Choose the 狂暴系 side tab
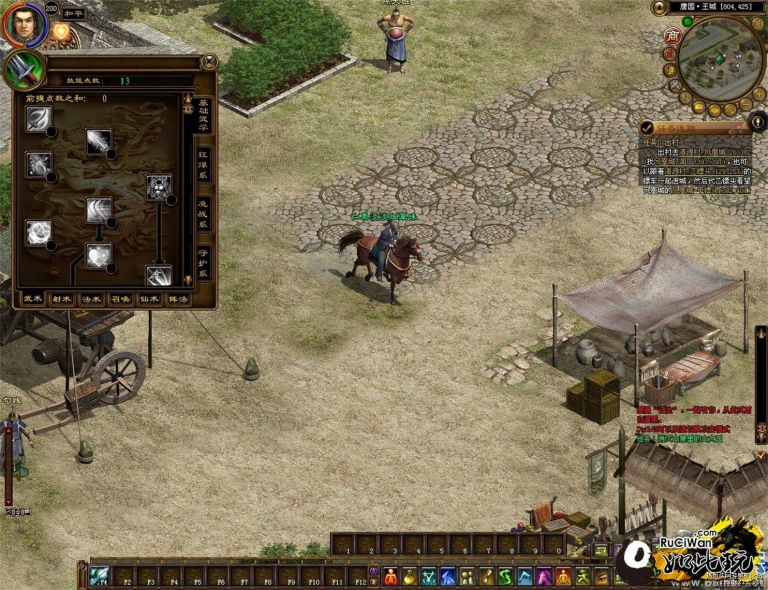Screen dimensions: 768x590 click(203, 165)
